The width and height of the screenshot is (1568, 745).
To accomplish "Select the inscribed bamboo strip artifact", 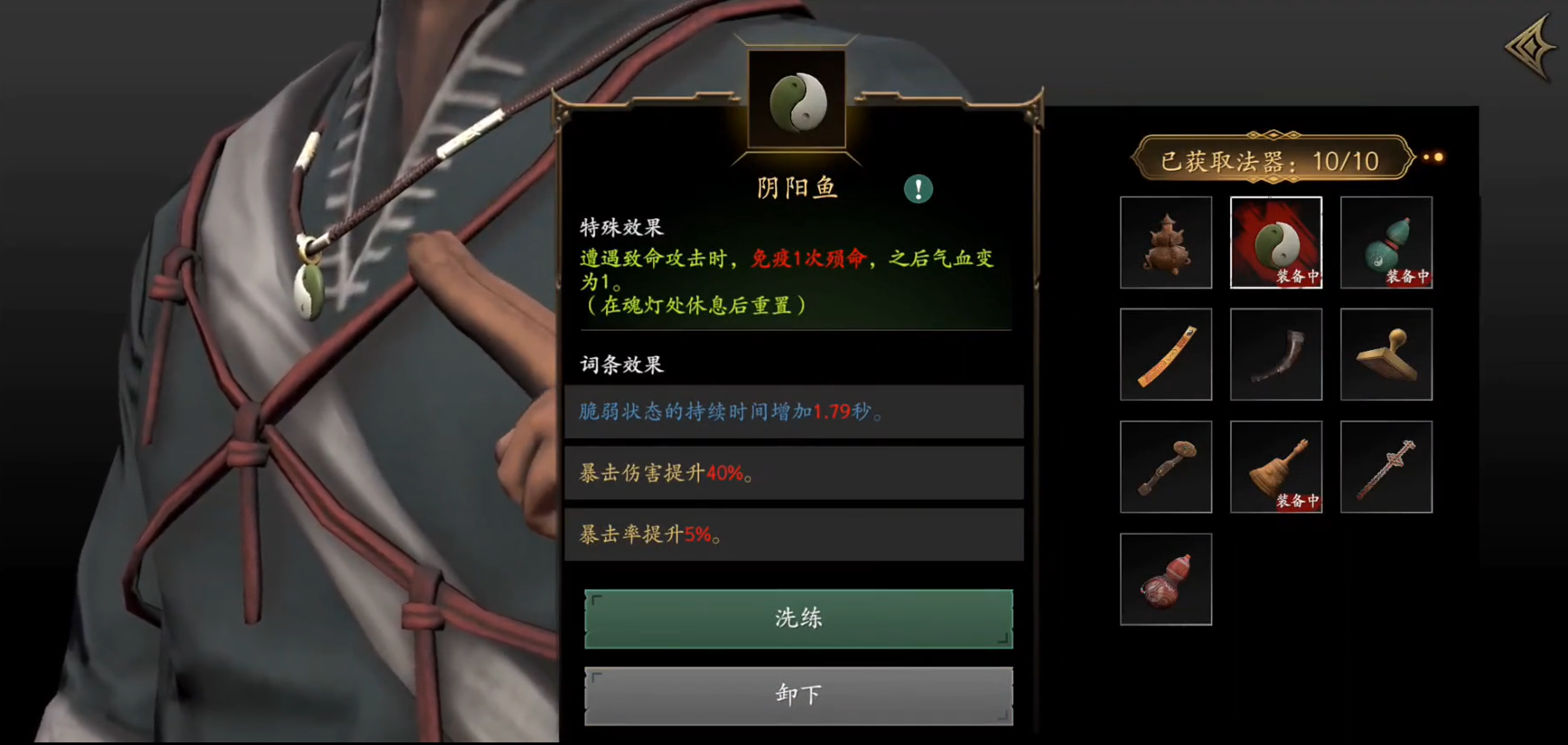I will click(1165, 353).
